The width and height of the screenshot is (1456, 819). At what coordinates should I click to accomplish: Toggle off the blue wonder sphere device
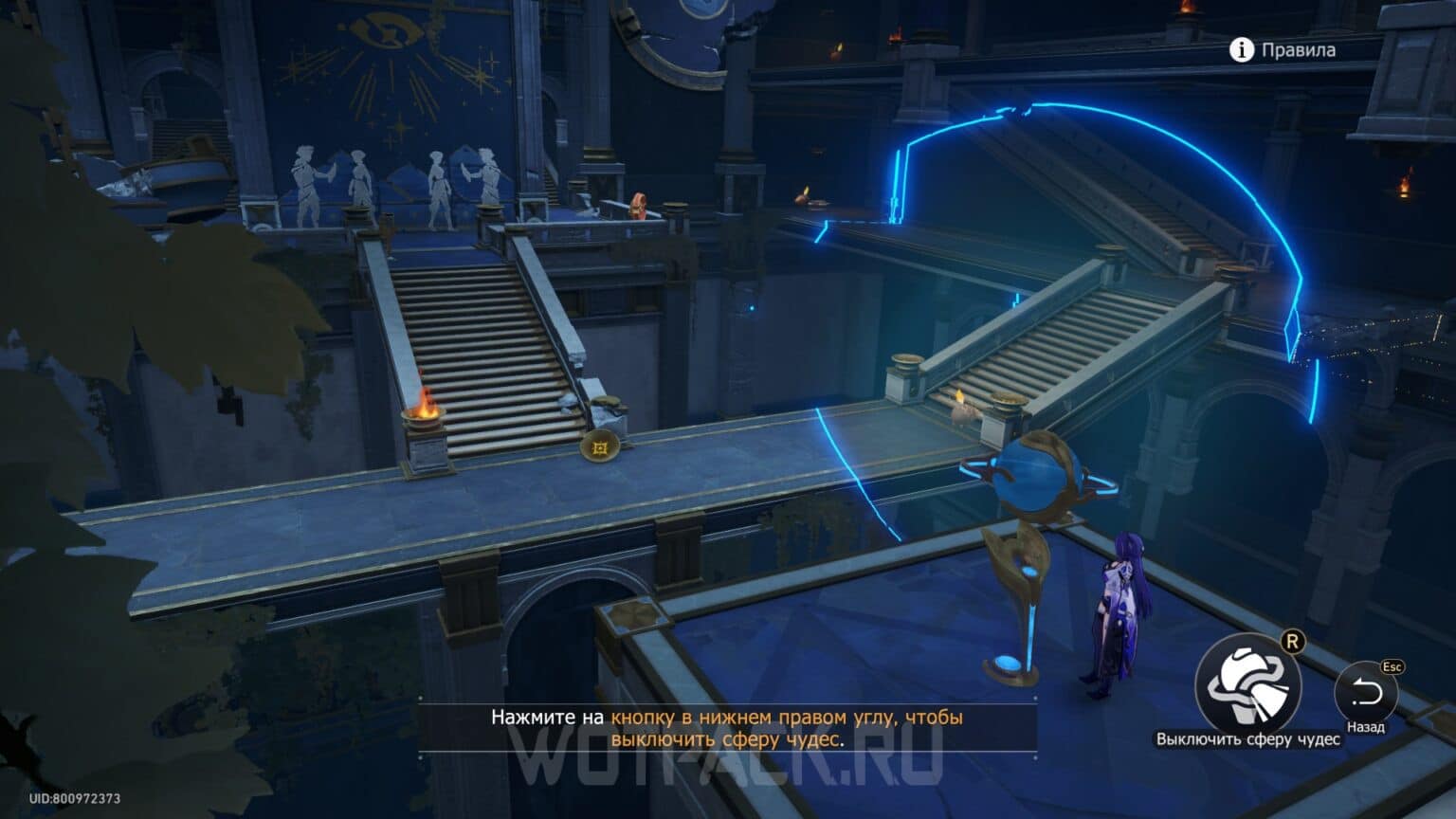[1031, 477]
